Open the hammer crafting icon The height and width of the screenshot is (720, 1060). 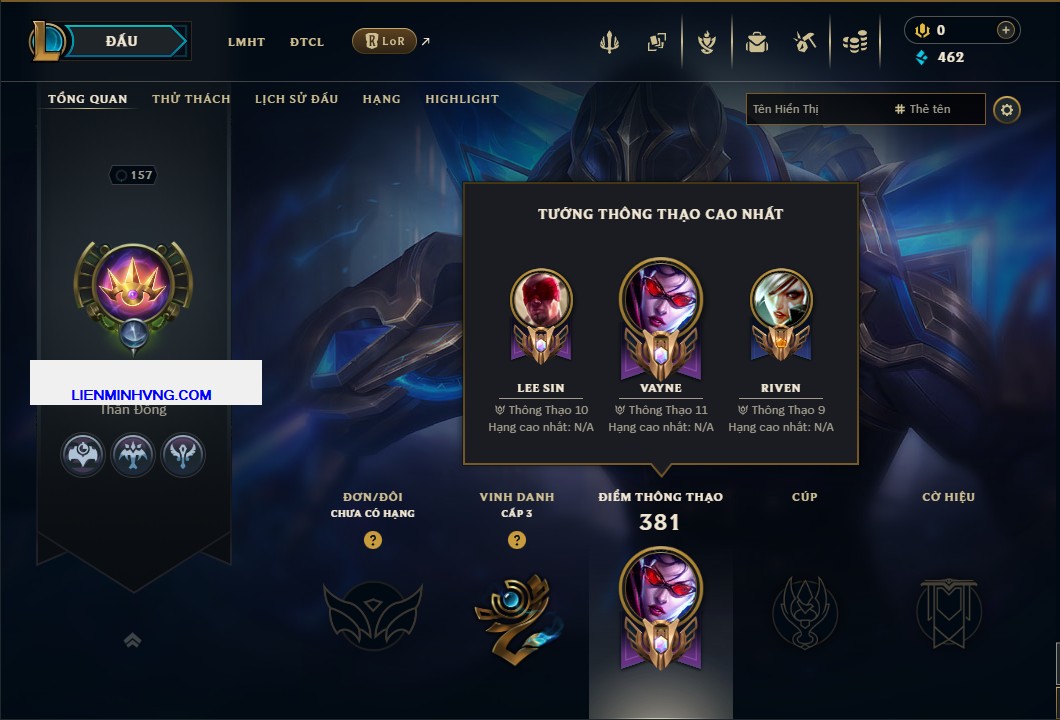805,42
